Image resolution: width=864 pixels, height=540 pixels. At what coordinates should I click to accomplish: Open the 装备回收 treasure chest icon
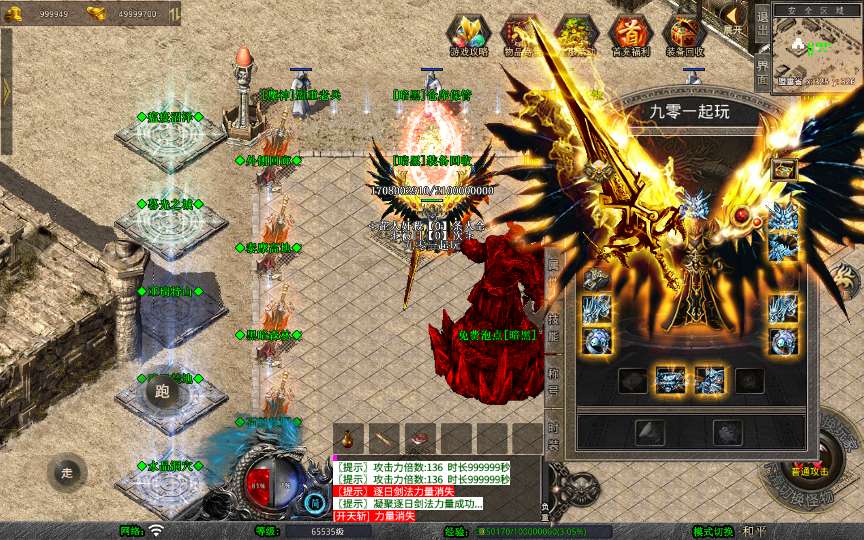tap(684, 35)
